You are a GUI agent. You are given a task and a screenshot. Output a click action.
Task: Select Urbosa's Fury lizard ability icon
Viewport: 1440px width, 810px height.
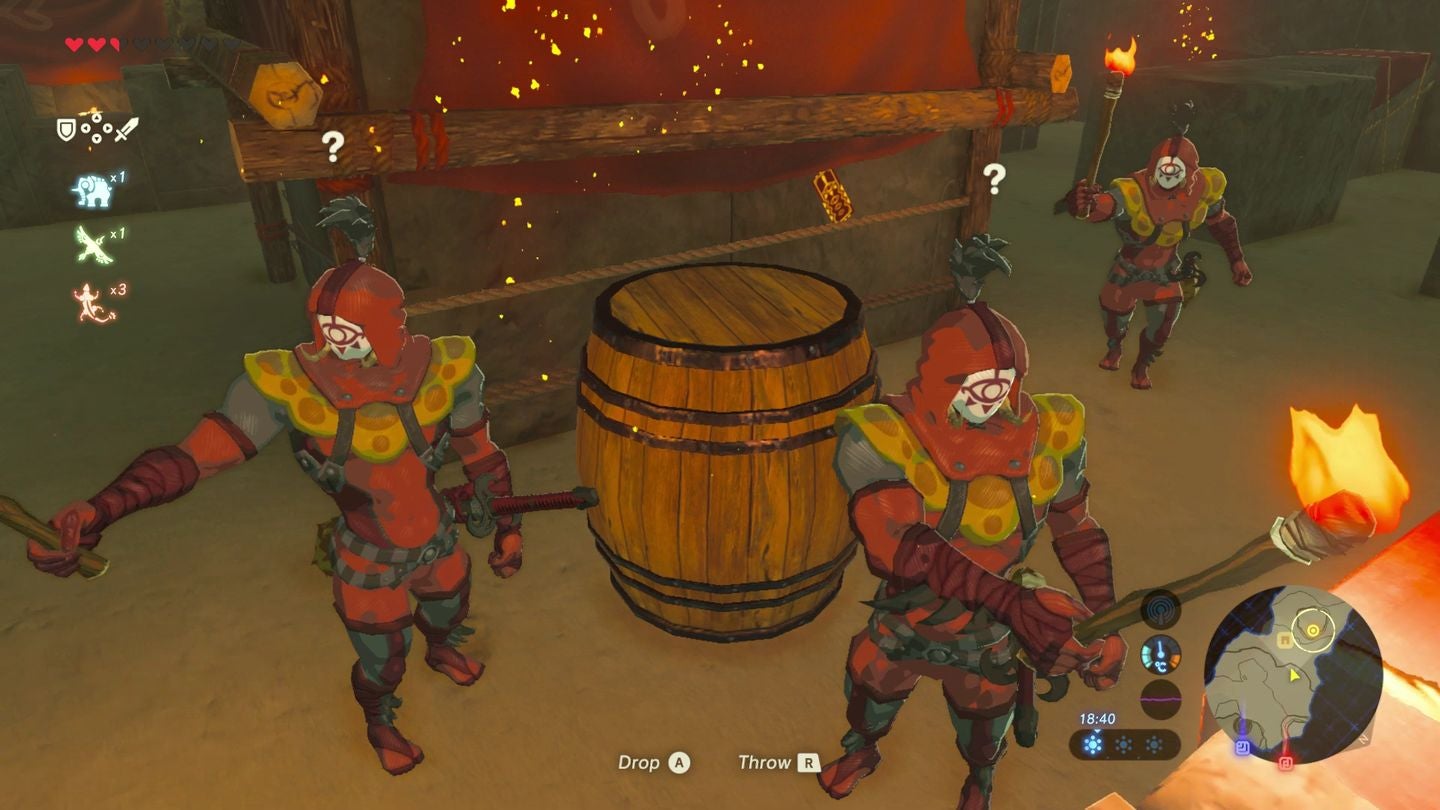(85, 296)
